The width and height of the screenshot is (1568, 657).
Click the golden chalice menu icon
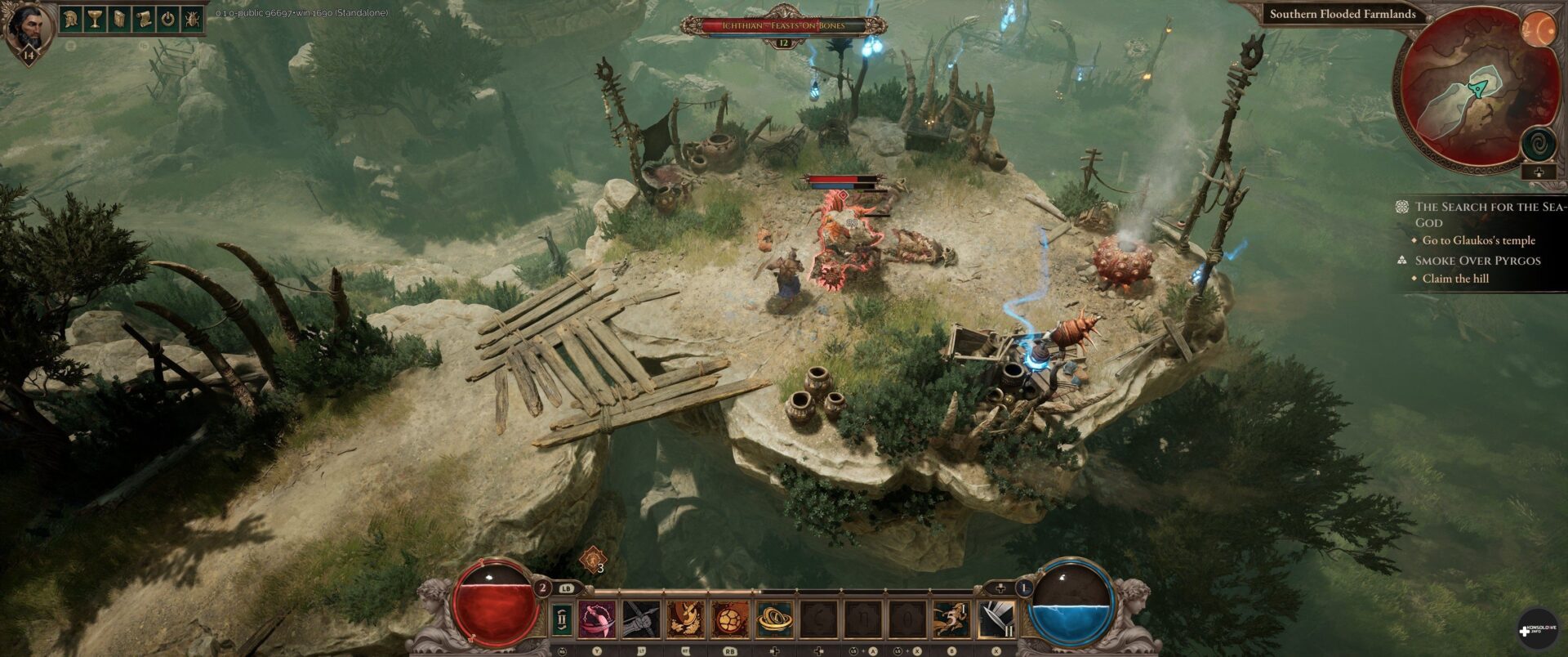click(95, 19)
